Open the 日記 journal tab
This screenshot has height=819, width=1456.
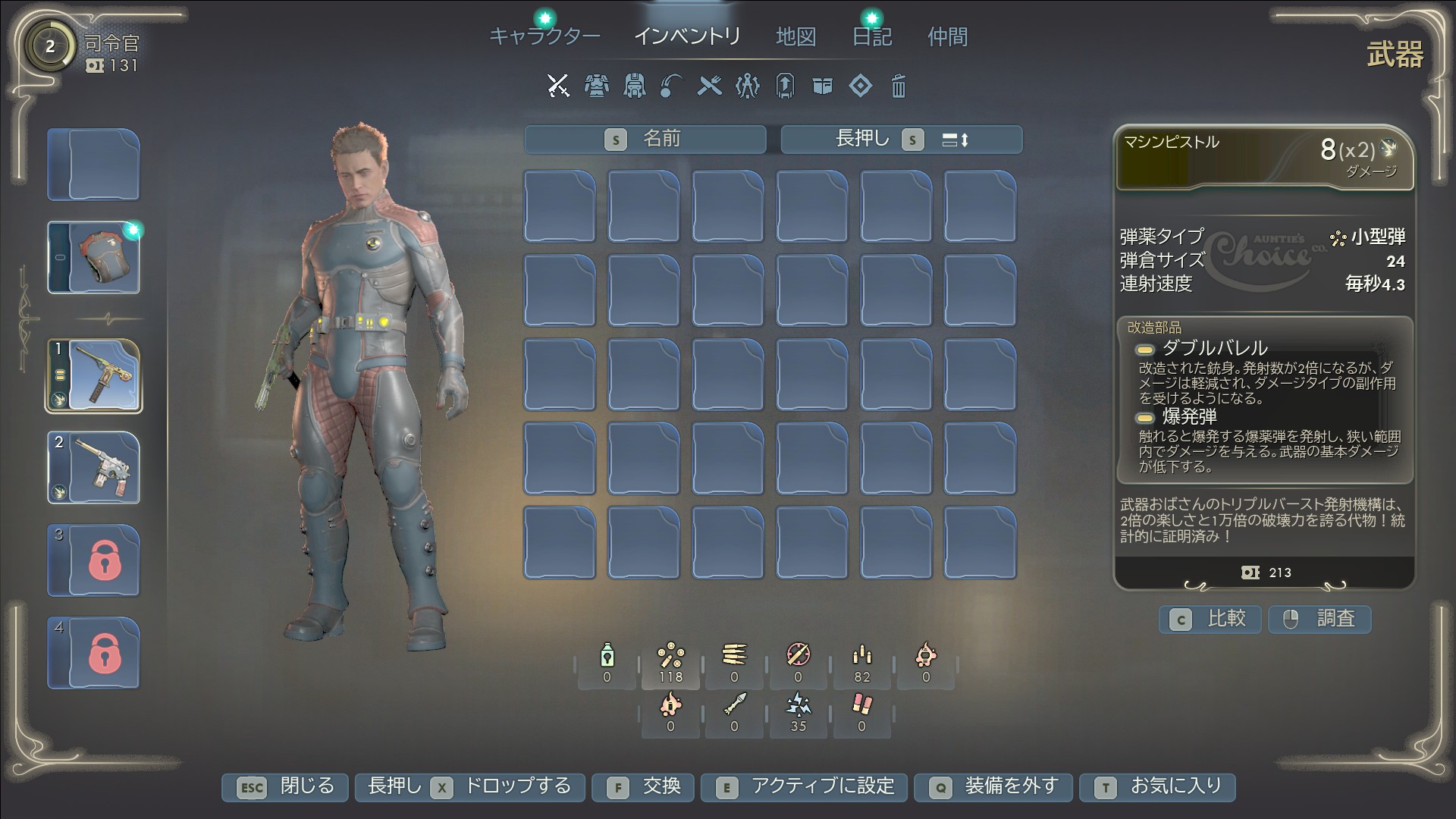[871, 36]
